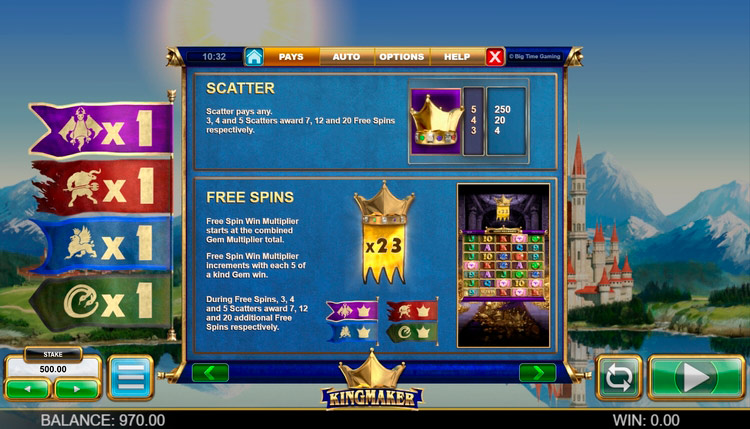Increase the stake amount
Viewport: 750px width, 429px height.
click(77, 388)
